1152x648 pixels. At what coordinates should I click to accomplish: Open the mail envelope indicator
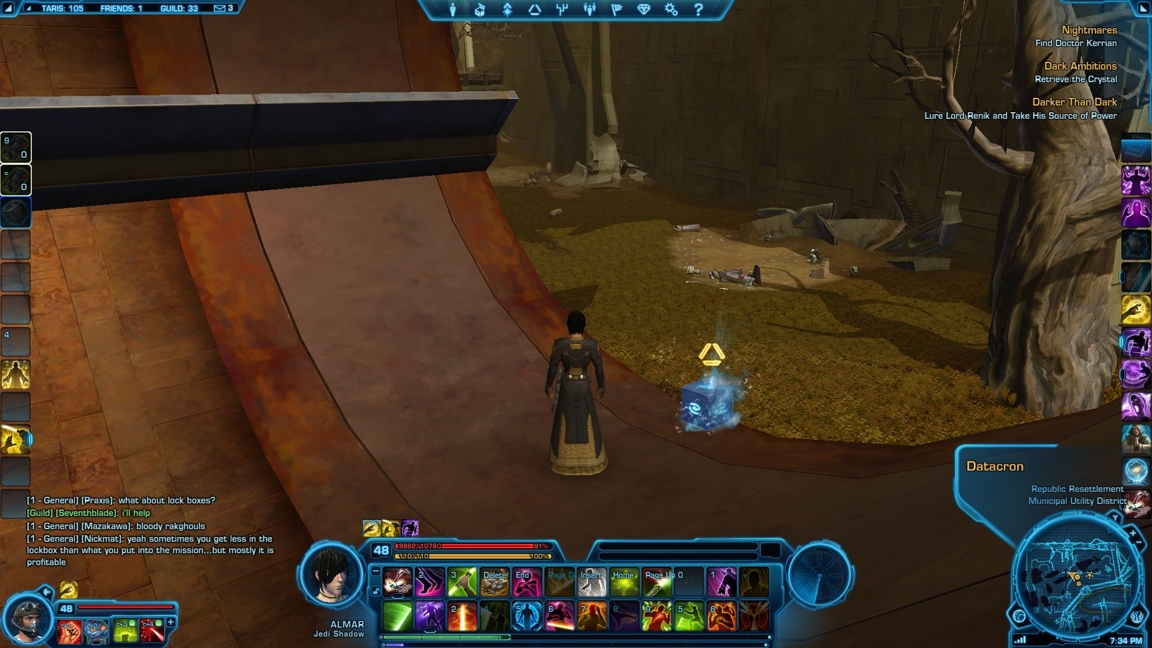pyautogui.click(x=220, y=8)
